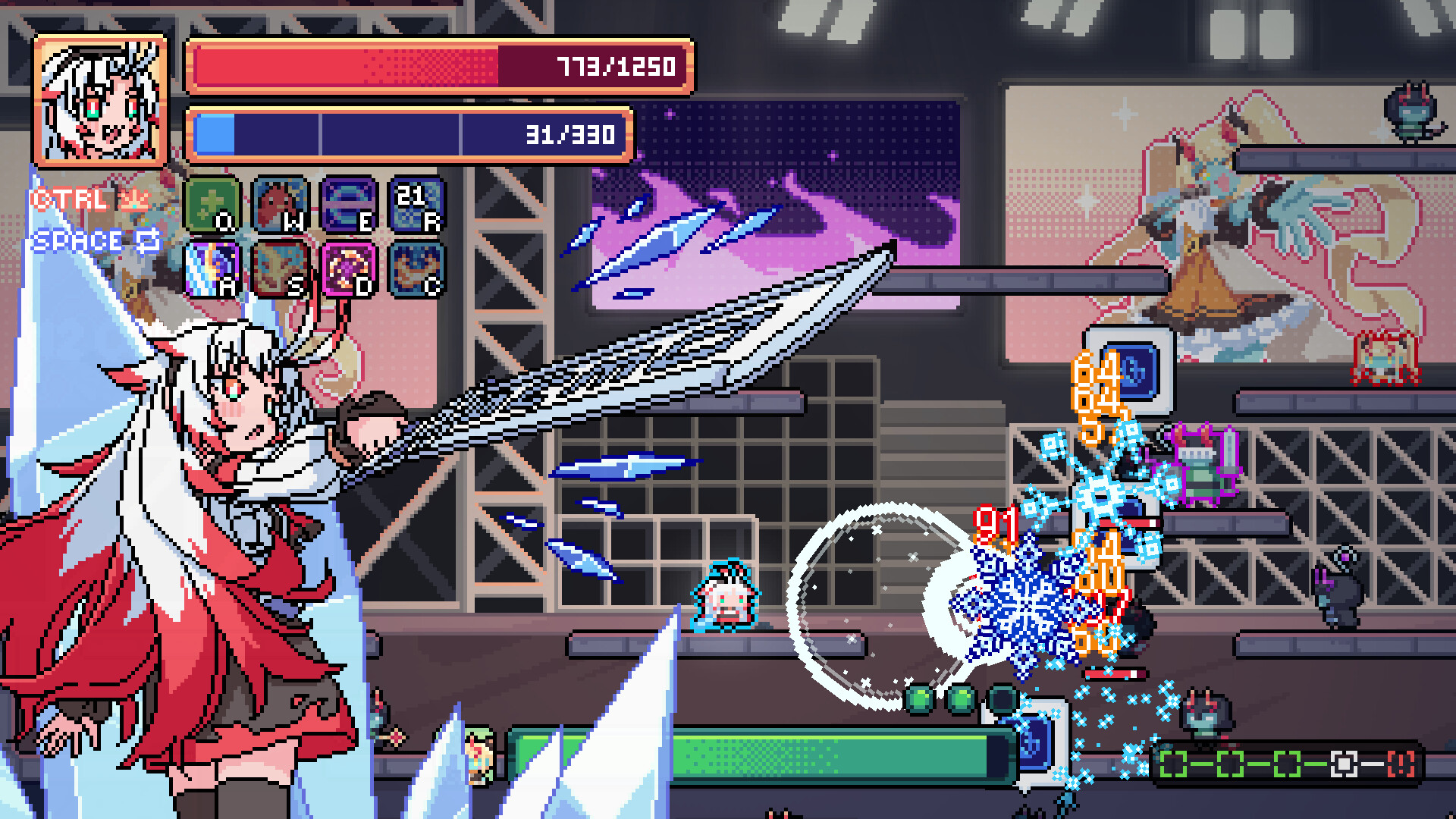The width and height of the screenshot is (1456, 819).
Task: Trigger the R skill showing 21 charges
Action: pos(419,205)
